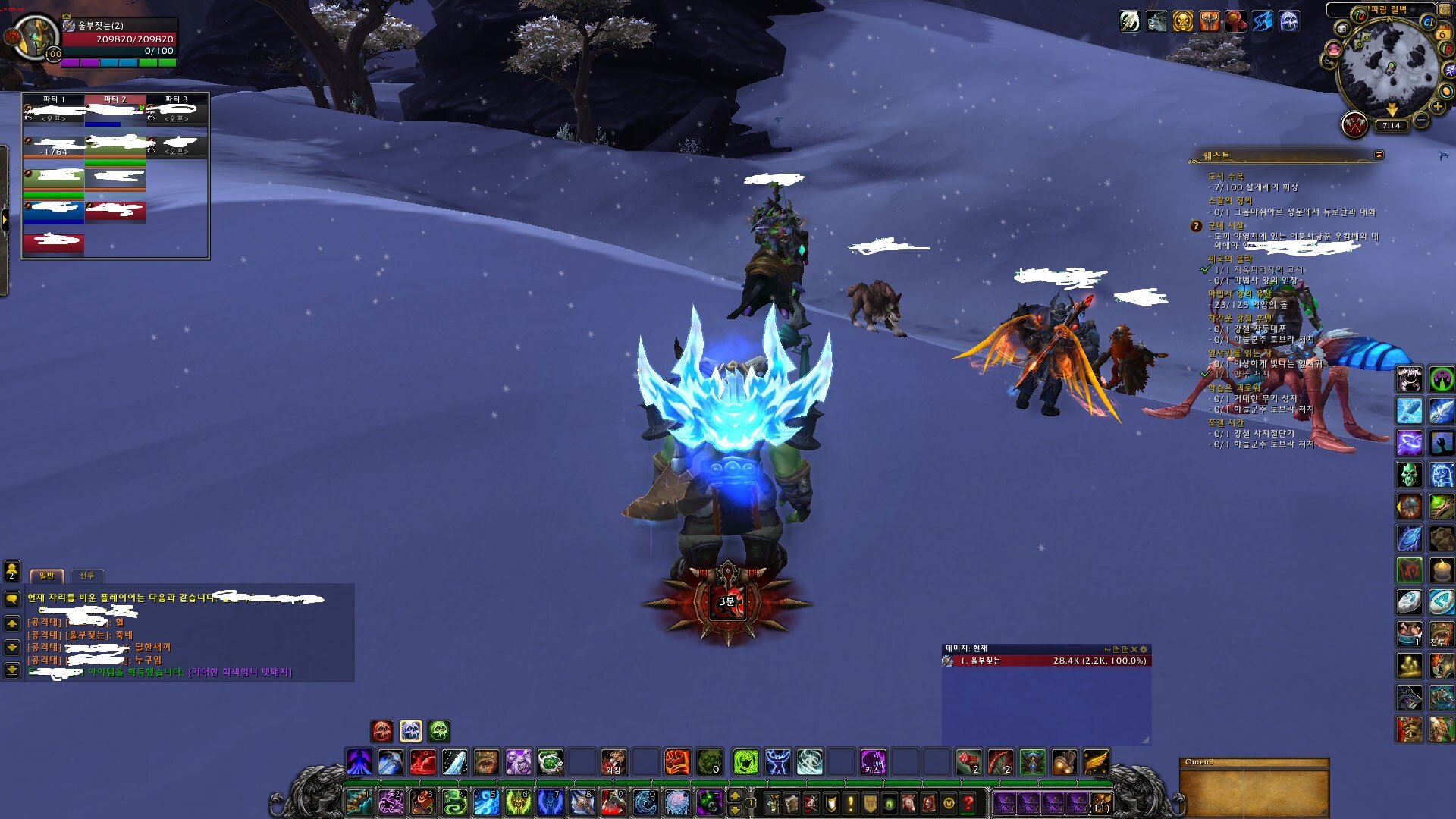Collapse the 퀘스트 quest tracker
1456x819 pixels.
pyautogui.click(x=1379, y=155)
